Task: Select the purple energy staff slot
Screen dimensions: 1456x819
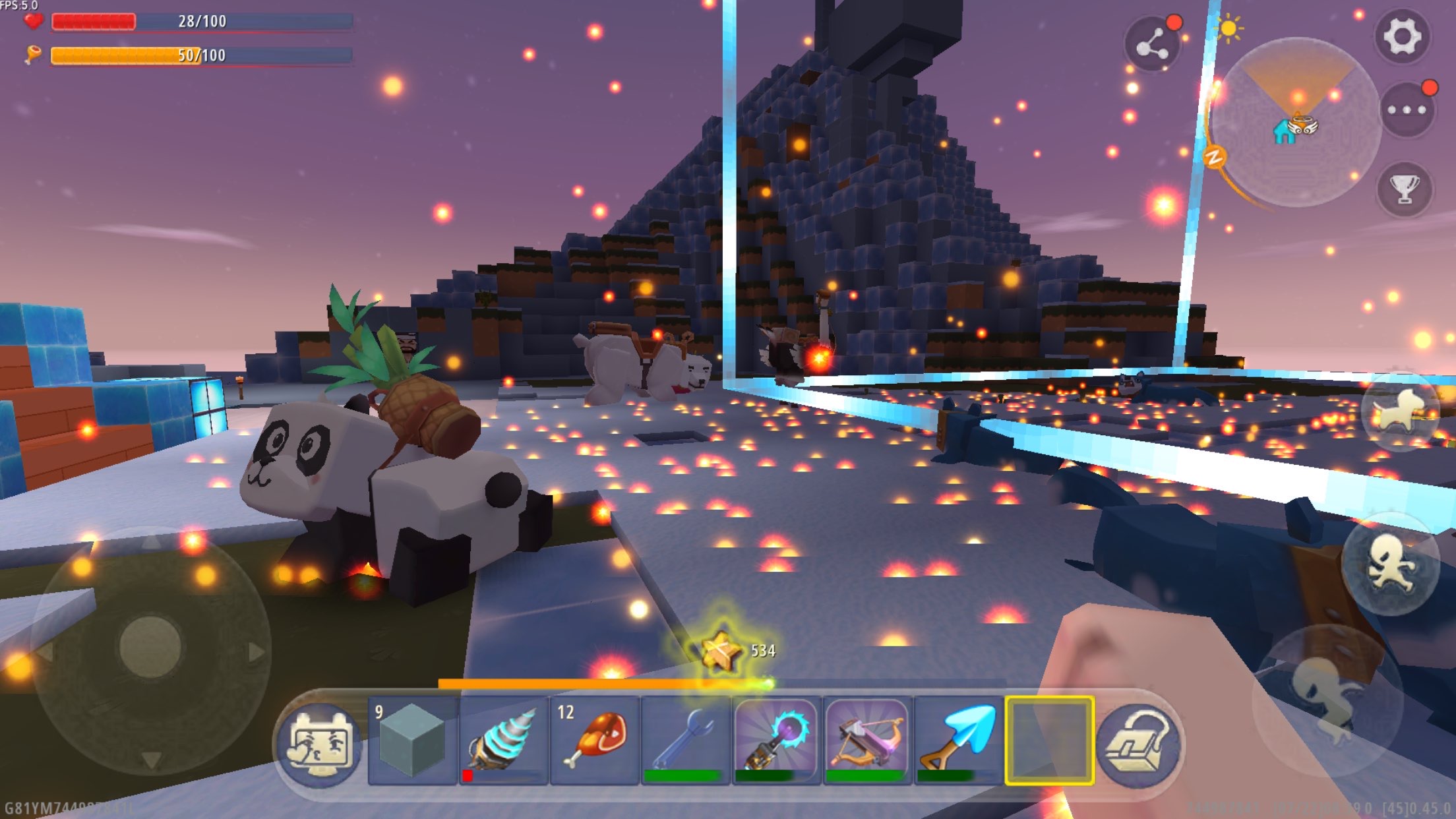Action: coord(776,740)
